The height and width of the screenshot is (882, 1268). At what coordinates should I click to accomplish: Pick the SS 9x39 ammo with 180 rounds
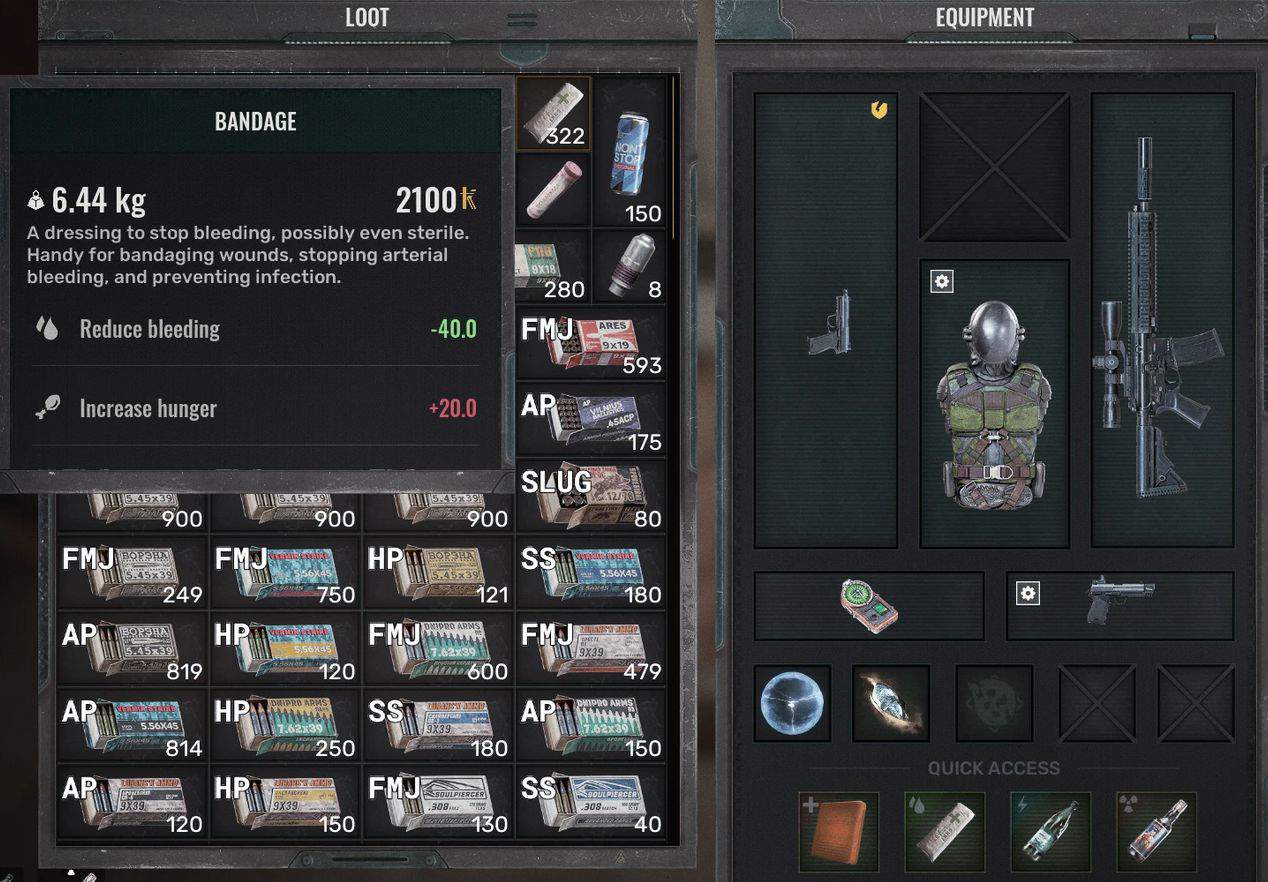point(439,725)
